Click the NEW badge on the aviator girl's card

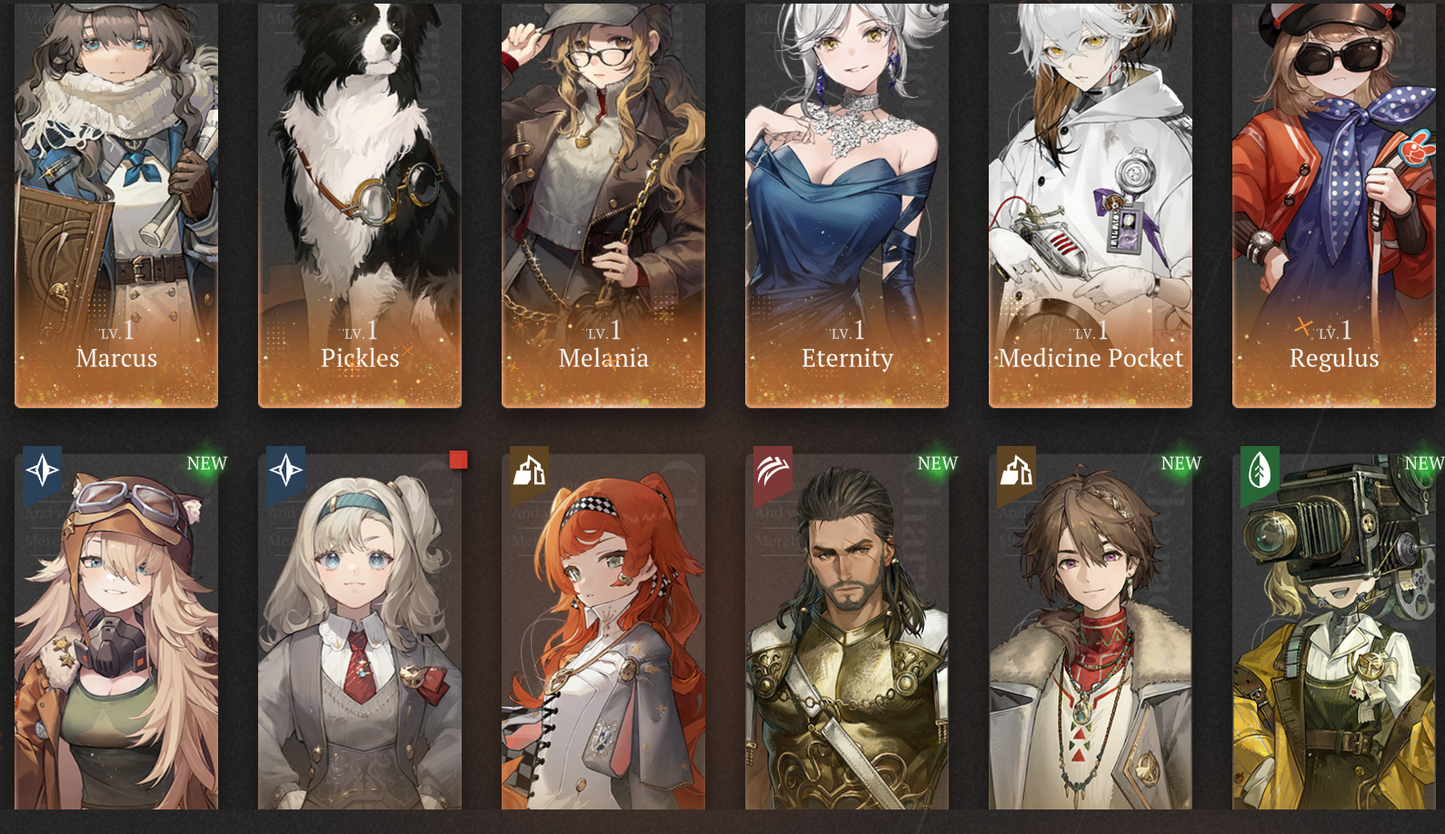pos(205,463)
